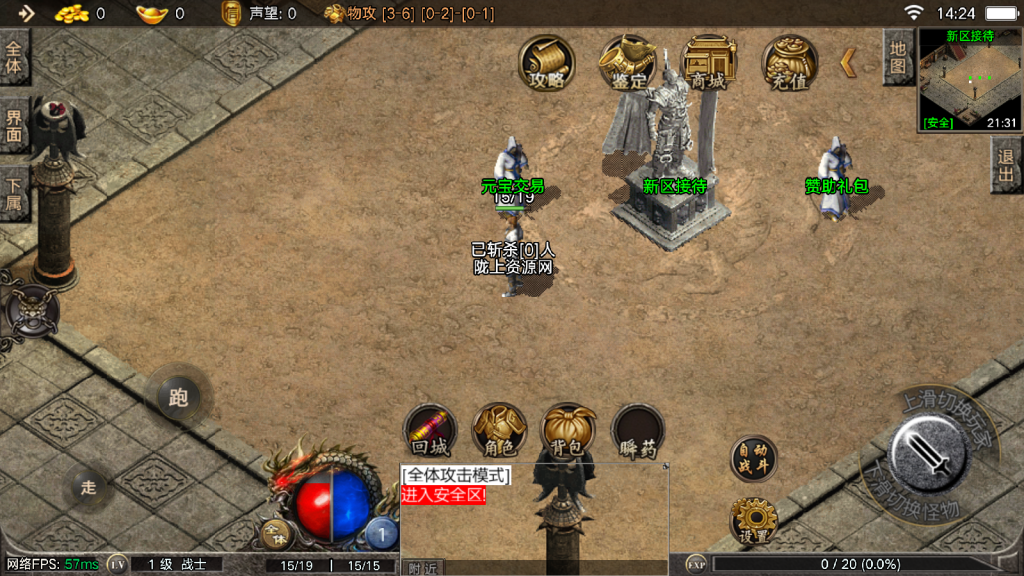
Task: Use the 回城 return-to-town scroll
Action: point(430,432)
